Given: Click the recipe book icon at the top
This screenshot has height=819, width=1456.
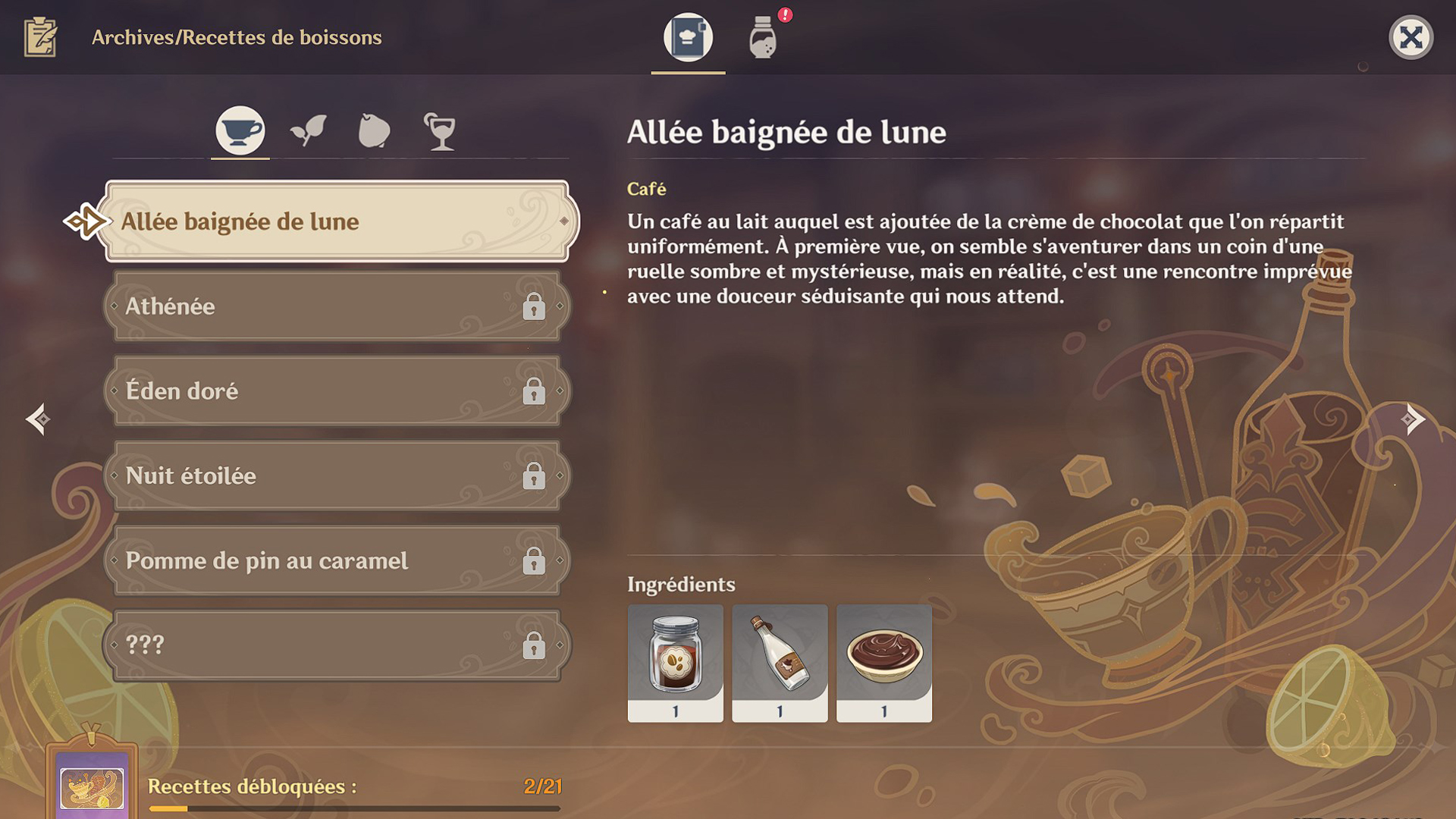Looking at the screenshot, I should pos(686,38).
